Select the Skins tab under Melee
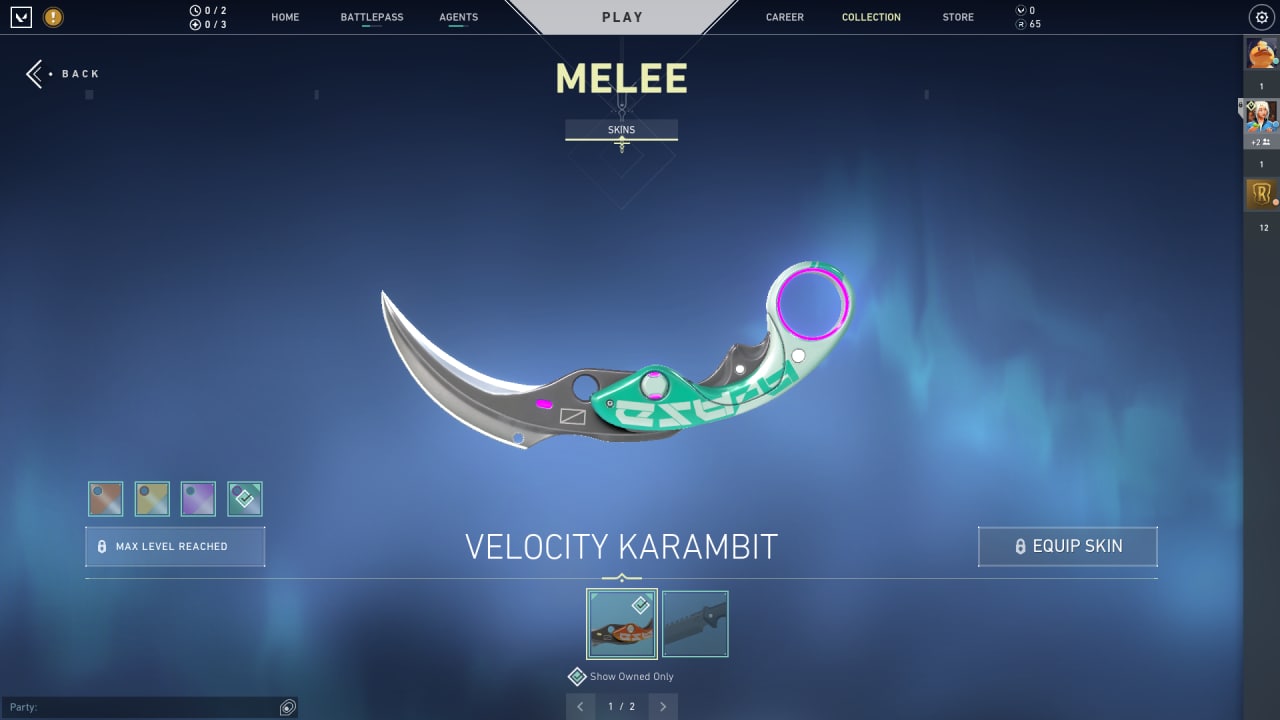The image size is (1280, 720). [x=621, y=130]
